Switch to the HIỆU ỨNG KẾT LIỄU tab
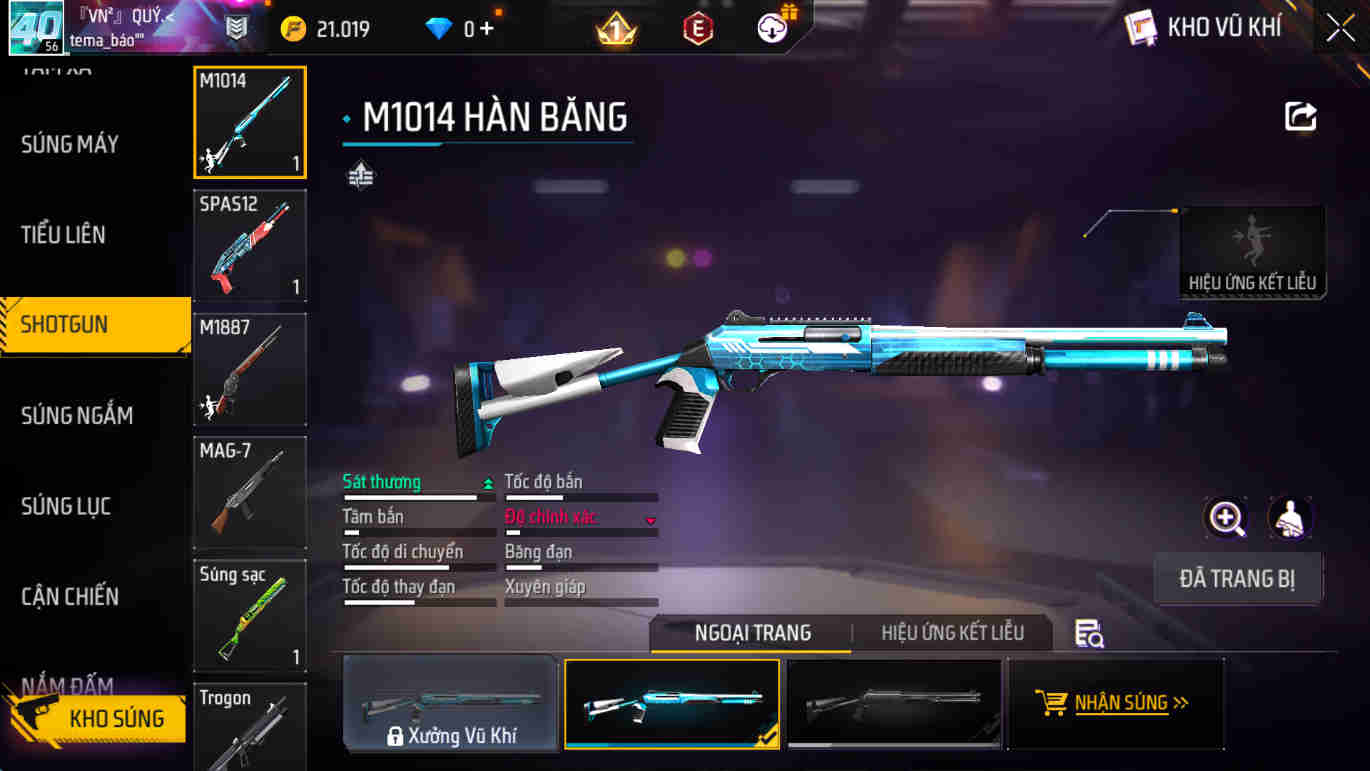The height and width of the screenshot is (771, 1370). point(952,633)
